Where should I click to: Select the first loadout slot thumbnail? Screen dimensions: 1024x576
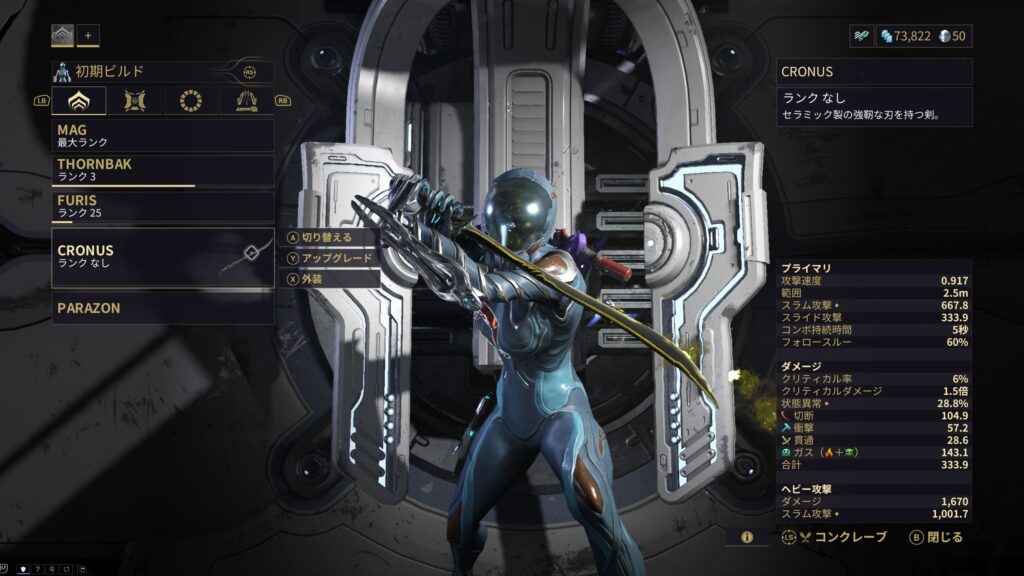pos(63,36)
